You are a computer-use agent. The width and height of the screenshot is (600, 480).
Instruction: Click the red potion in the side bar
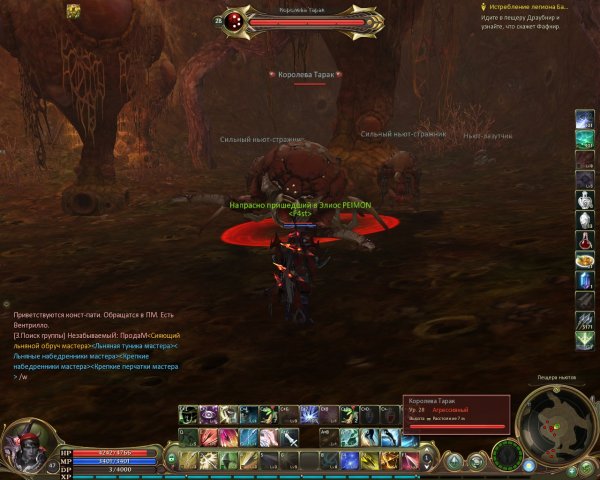click(584, 240)
